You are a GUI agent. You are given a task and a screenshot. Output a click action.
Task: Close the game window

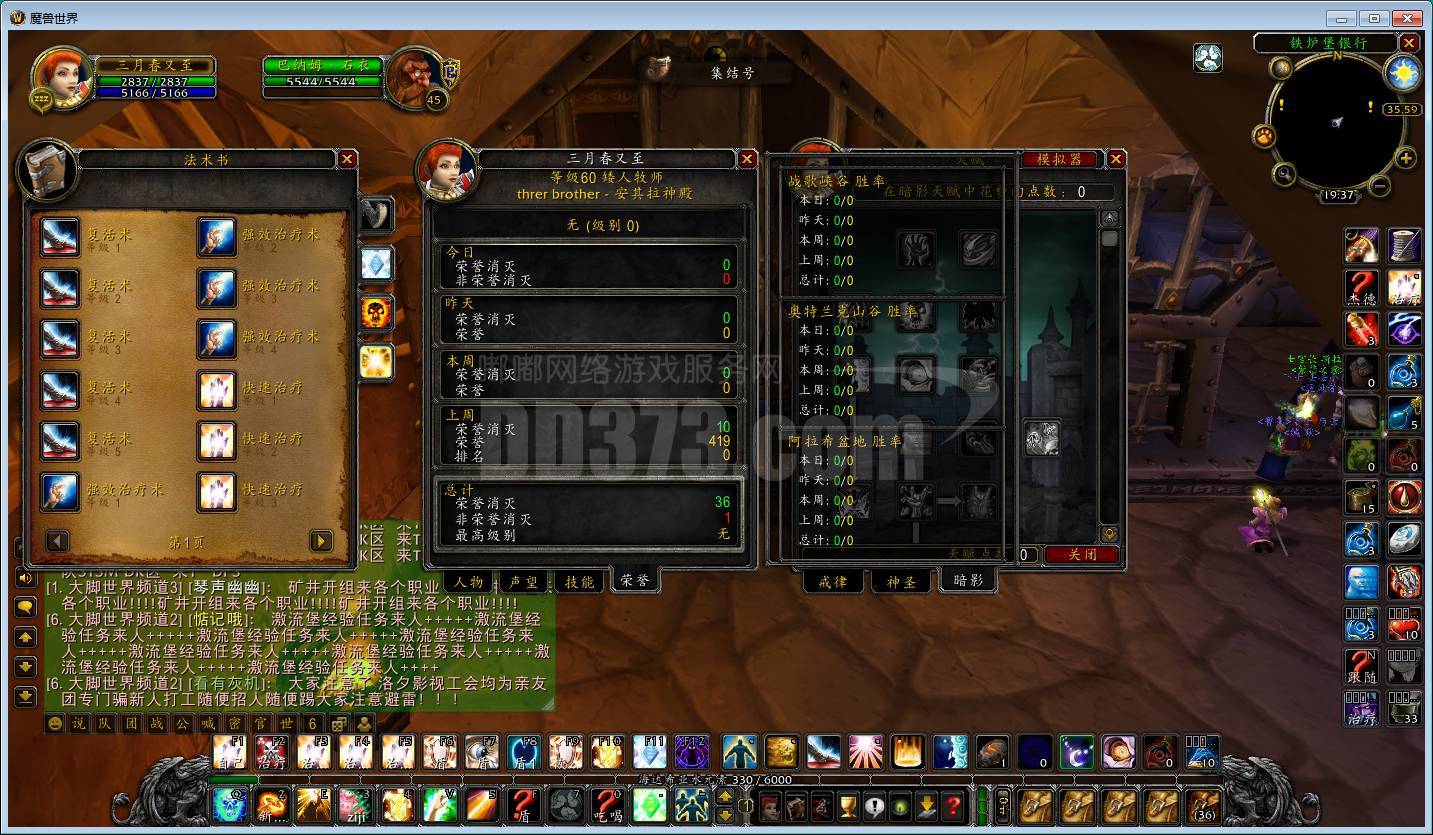(1407, 18)
